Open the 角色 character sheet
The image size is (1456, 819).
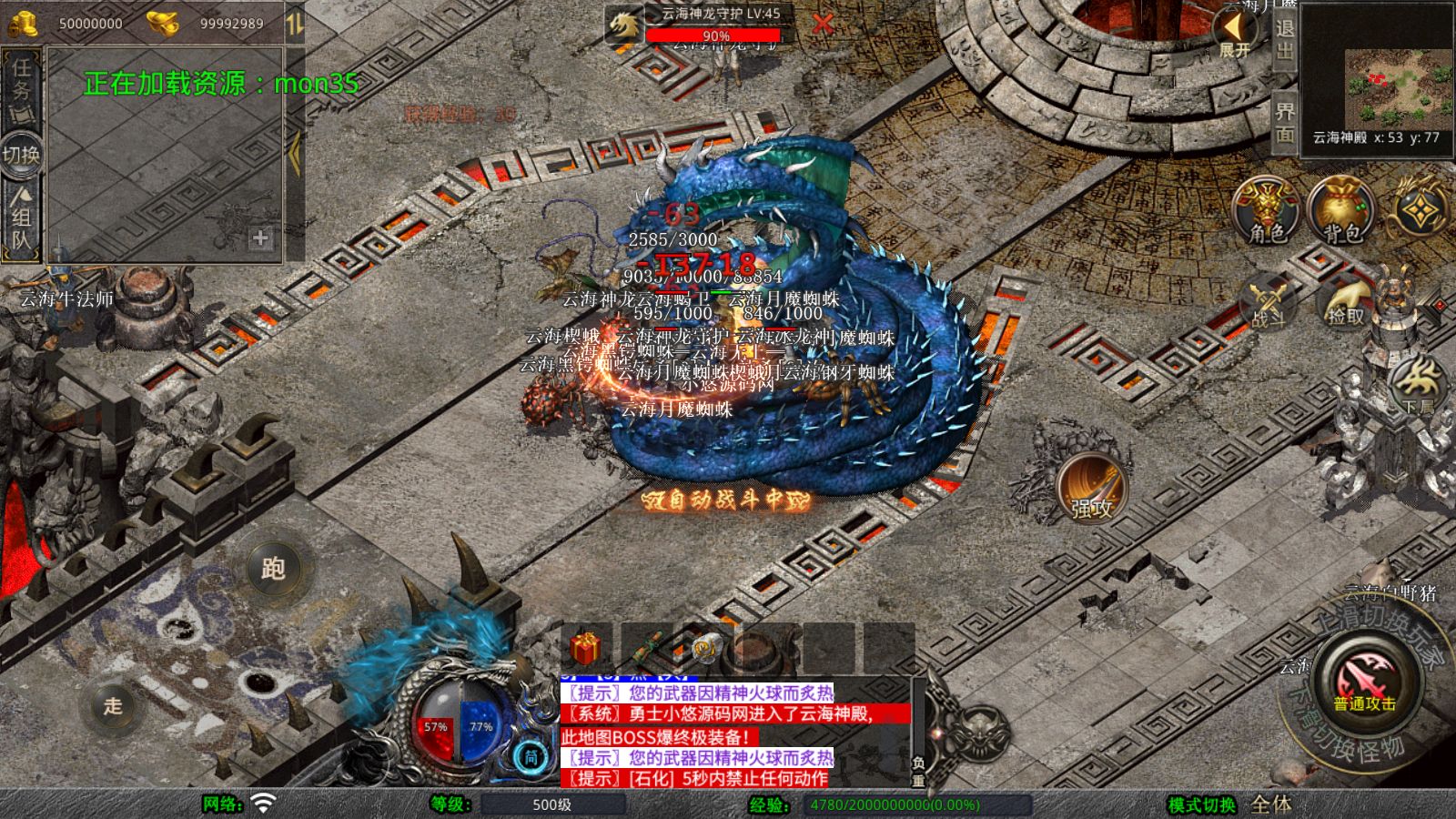coord(1267,211)
